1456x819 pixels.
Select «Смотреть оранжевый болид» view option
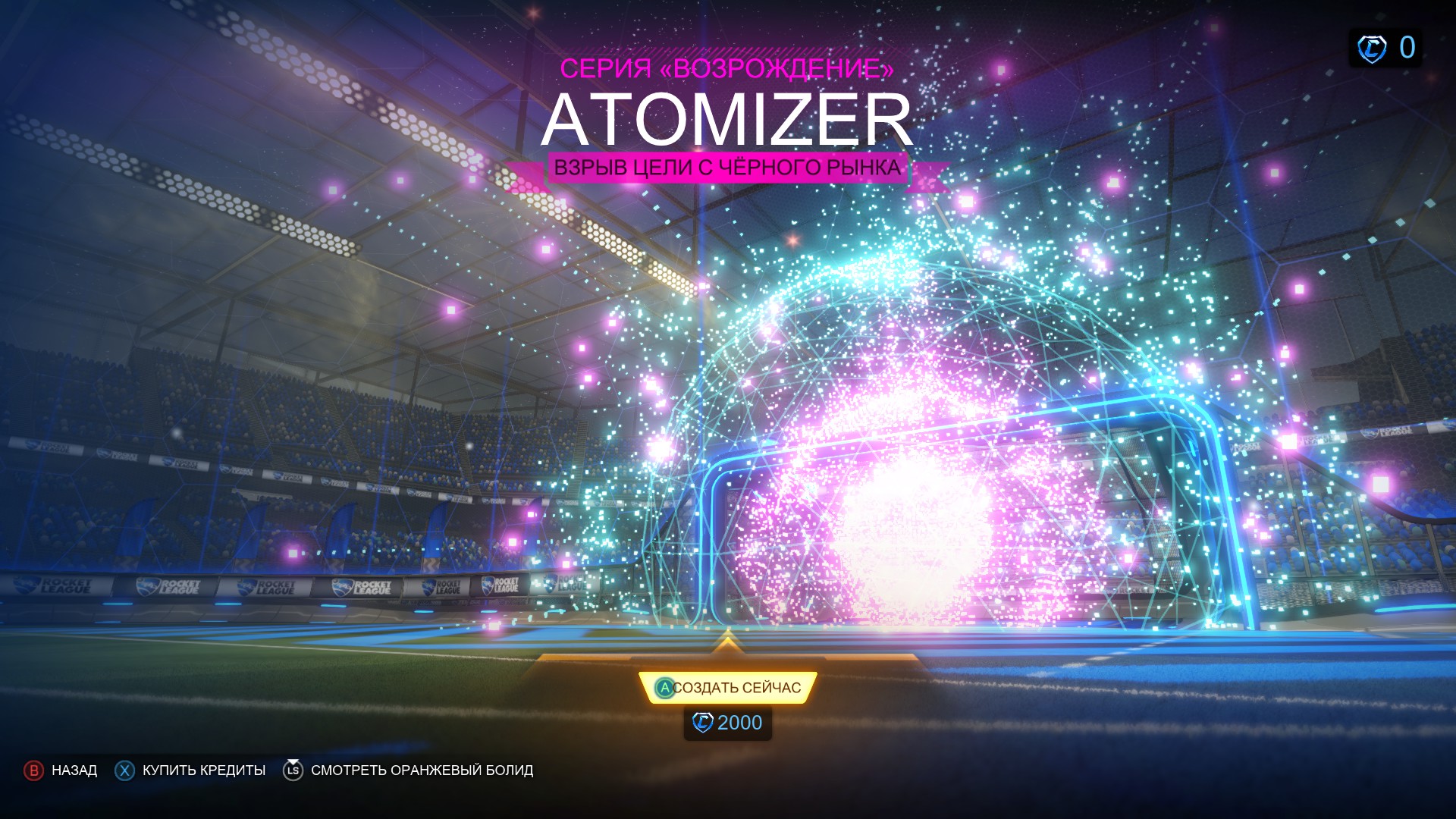tap(408, 770)
